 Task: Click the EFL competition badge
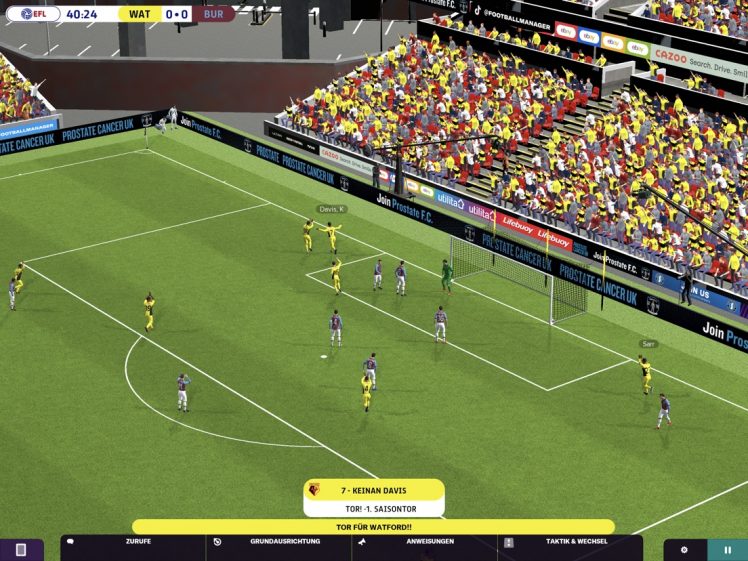[x=33, y=14]
